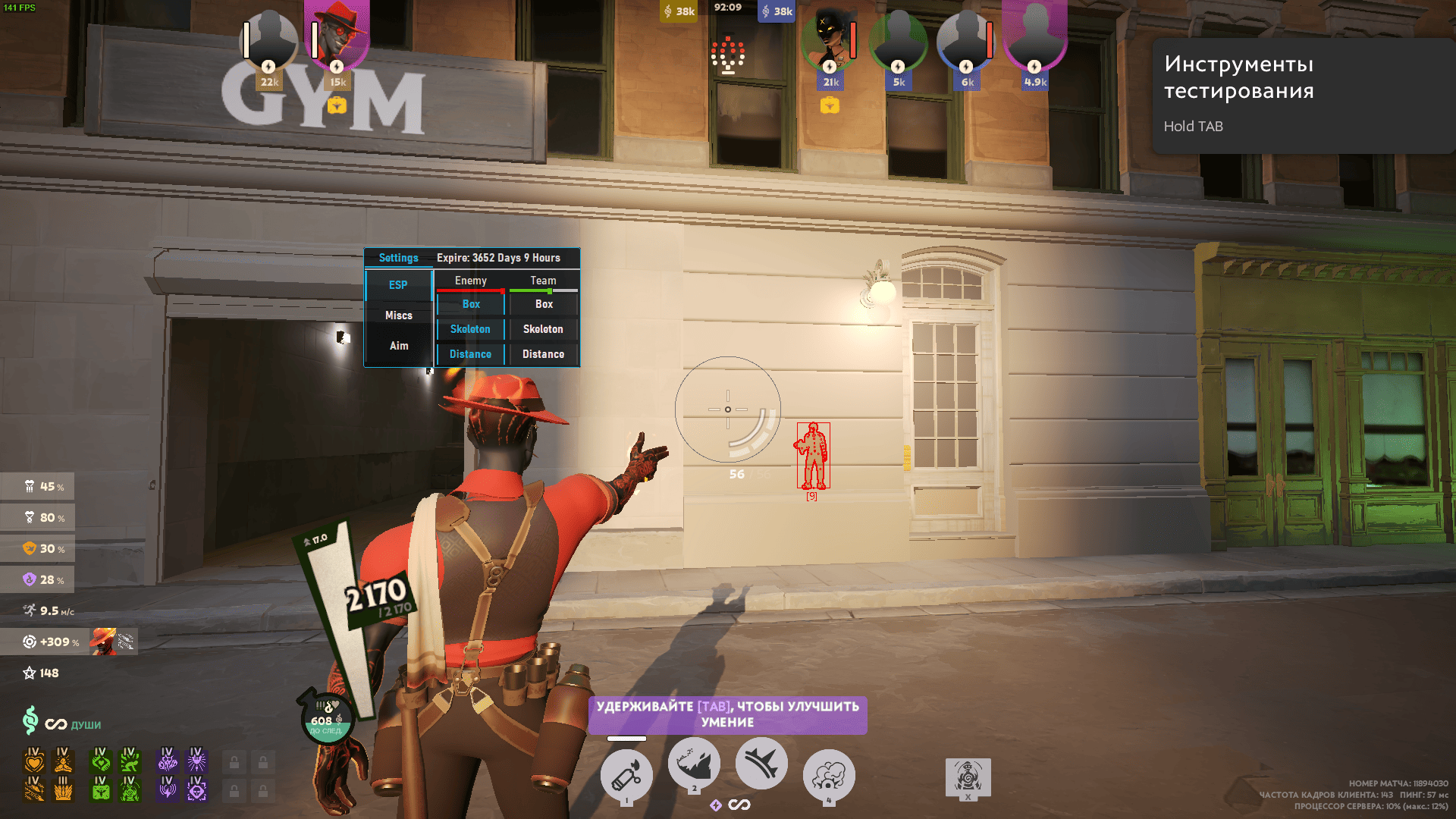
Task: Select the enemy portrait showing 4.9k
Action: [1034, 42]
